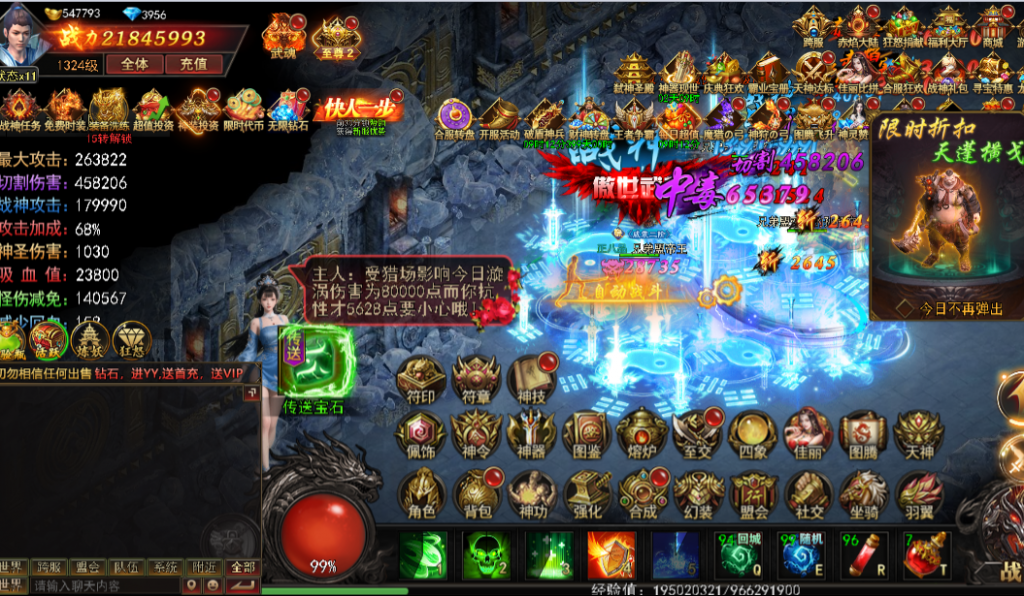Open the 熔炉 furnace menu
1024x596 pixels.
(642, 436)
